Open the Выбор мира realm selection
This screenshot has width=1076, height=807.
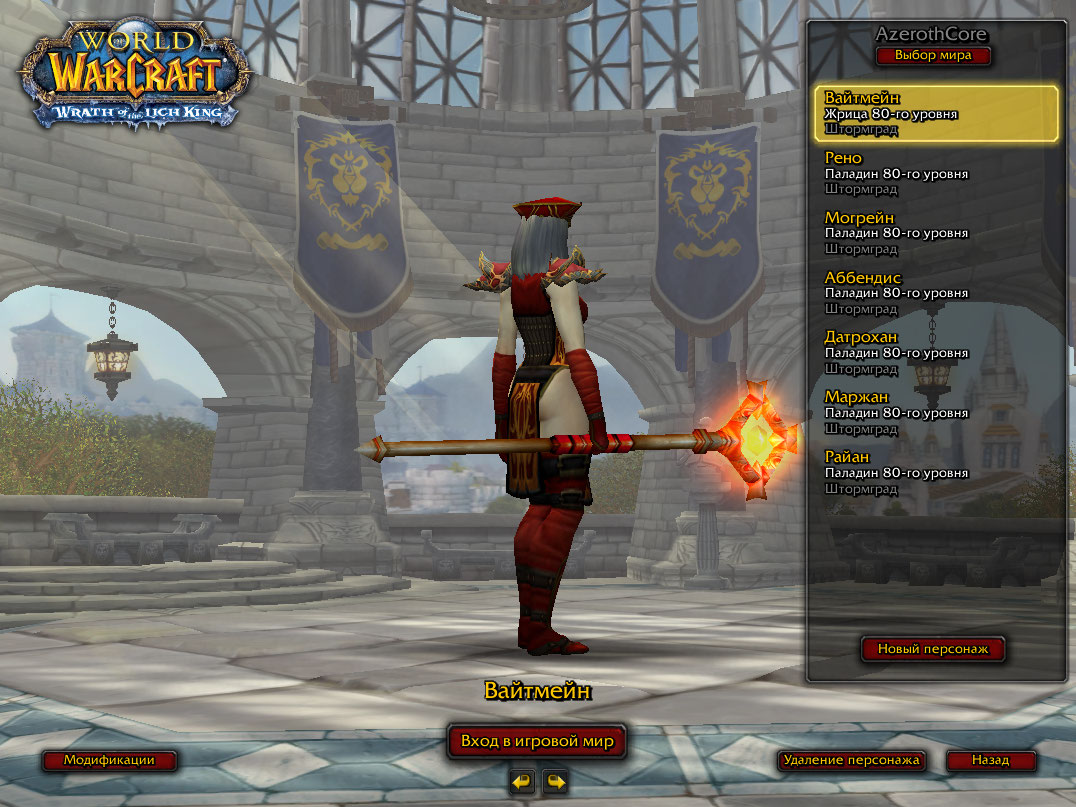[x=933, y=56]
